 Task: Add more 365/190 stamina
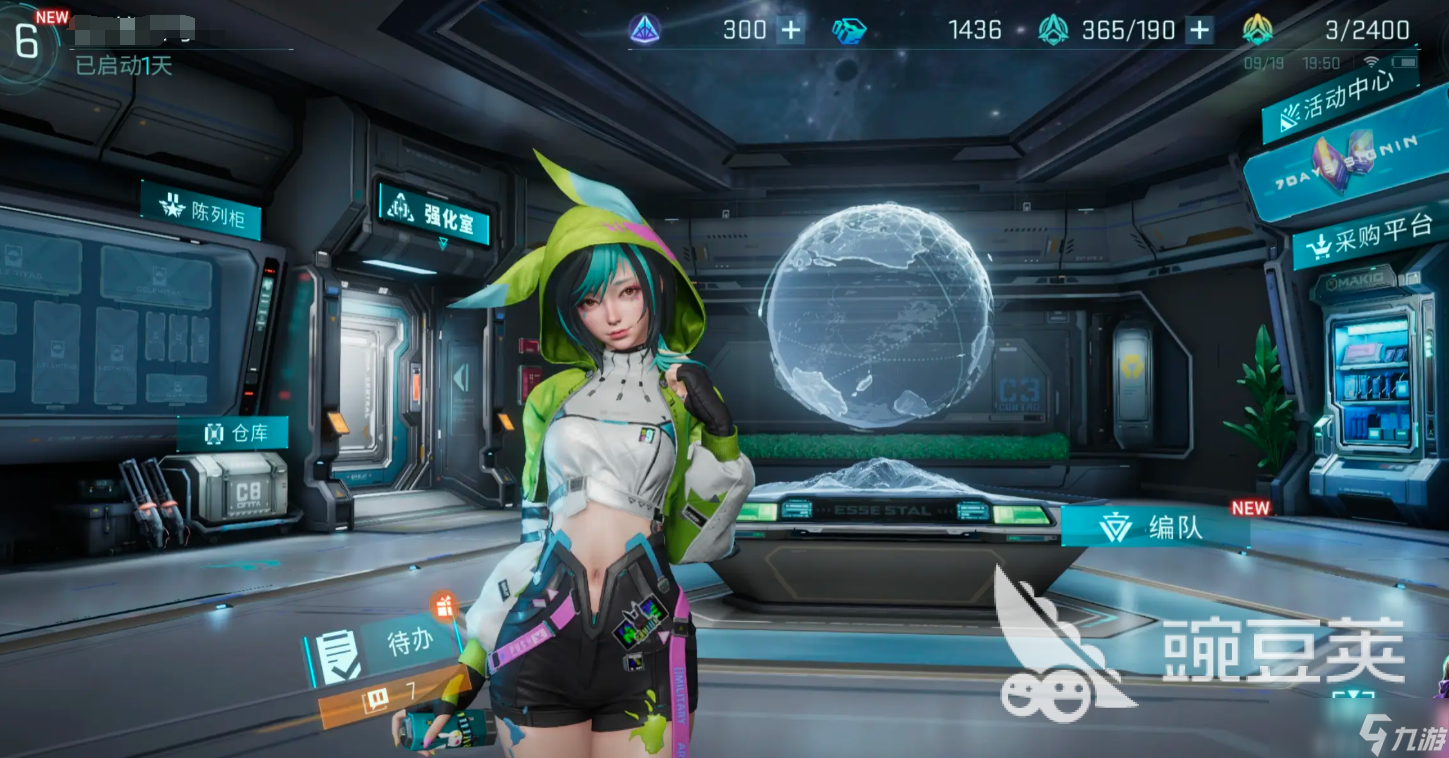tap(1199, 30)
